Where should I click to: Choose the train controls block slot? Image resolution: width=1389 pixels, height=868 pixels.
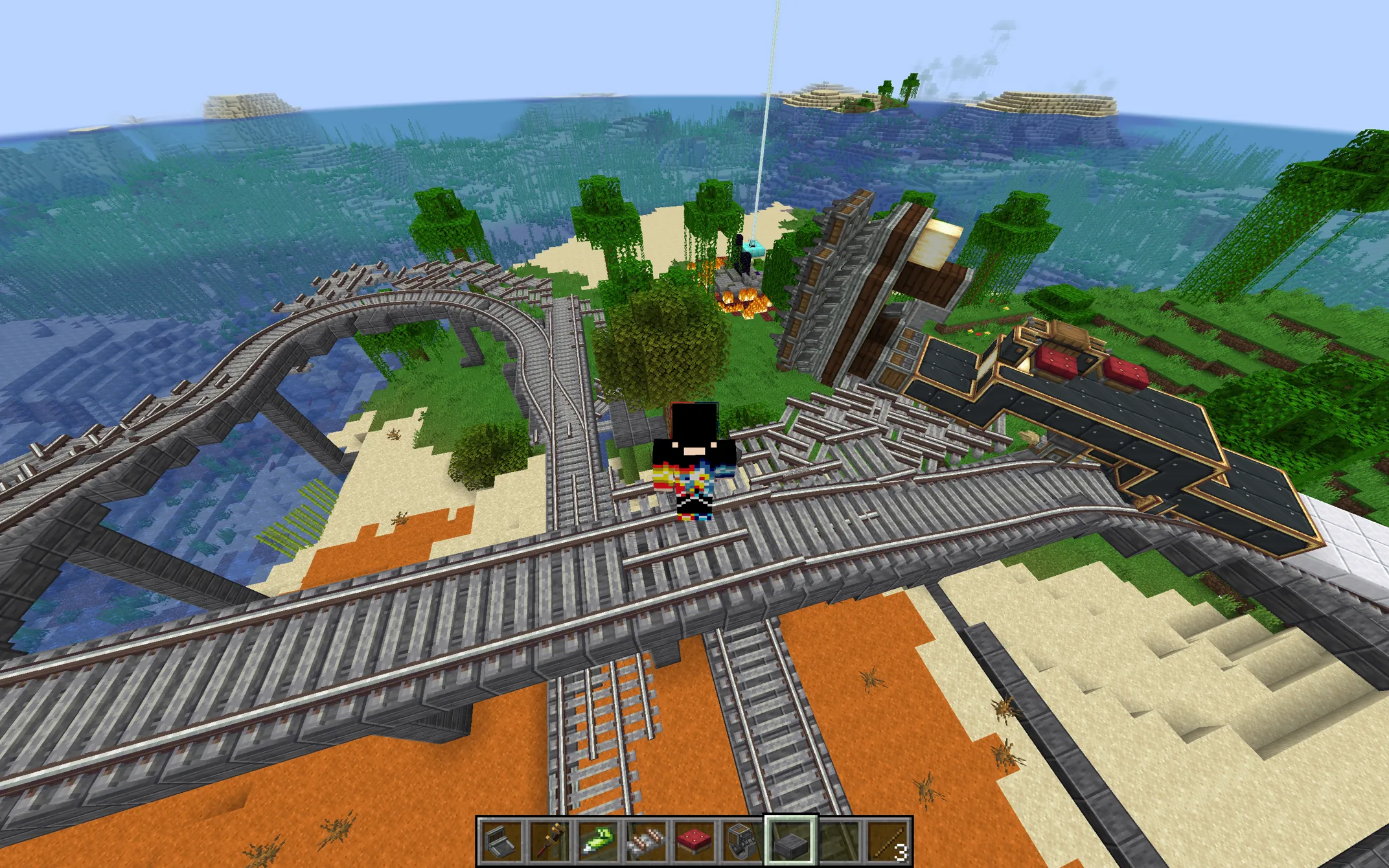741,841
